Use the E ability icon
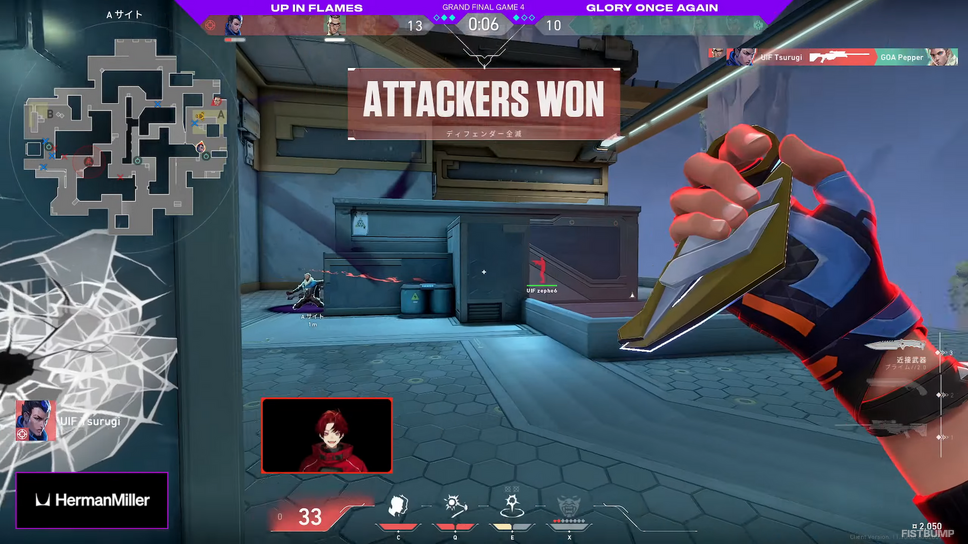Image resolution: width=968 pixels, height=544 pixels. click(512, 507)
